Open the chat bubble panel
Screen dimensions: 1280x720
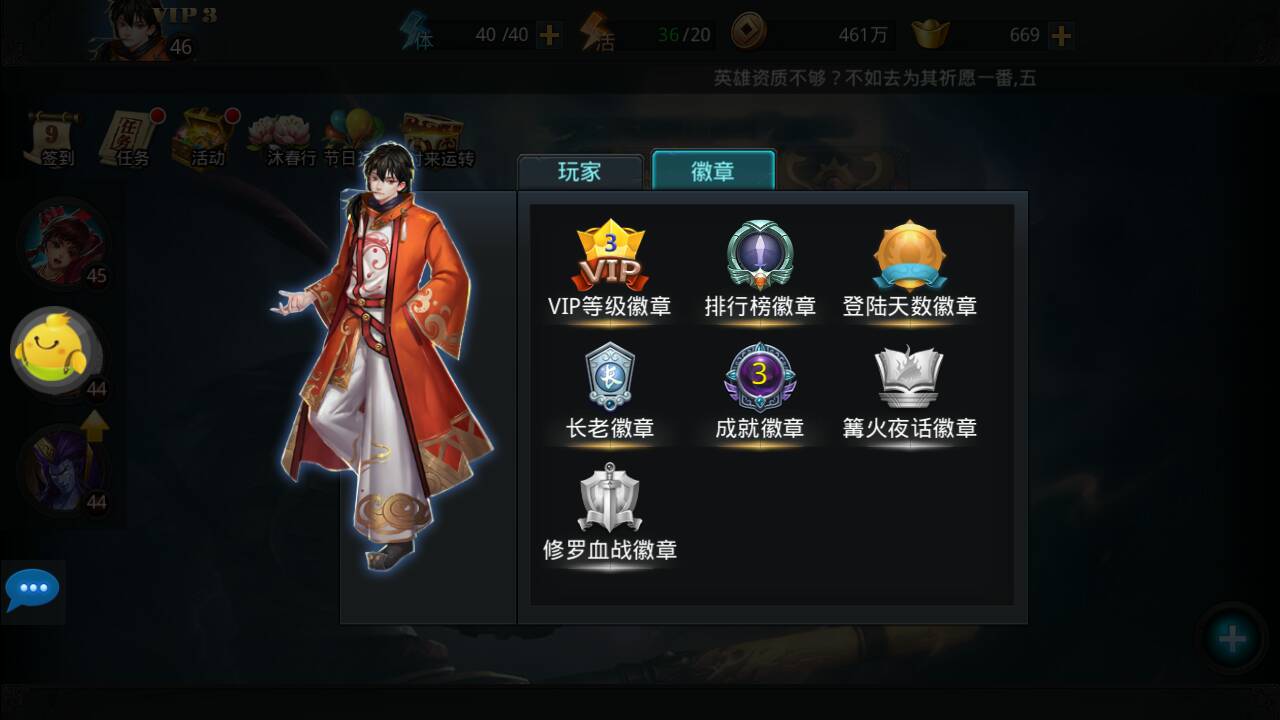[33, 590]
